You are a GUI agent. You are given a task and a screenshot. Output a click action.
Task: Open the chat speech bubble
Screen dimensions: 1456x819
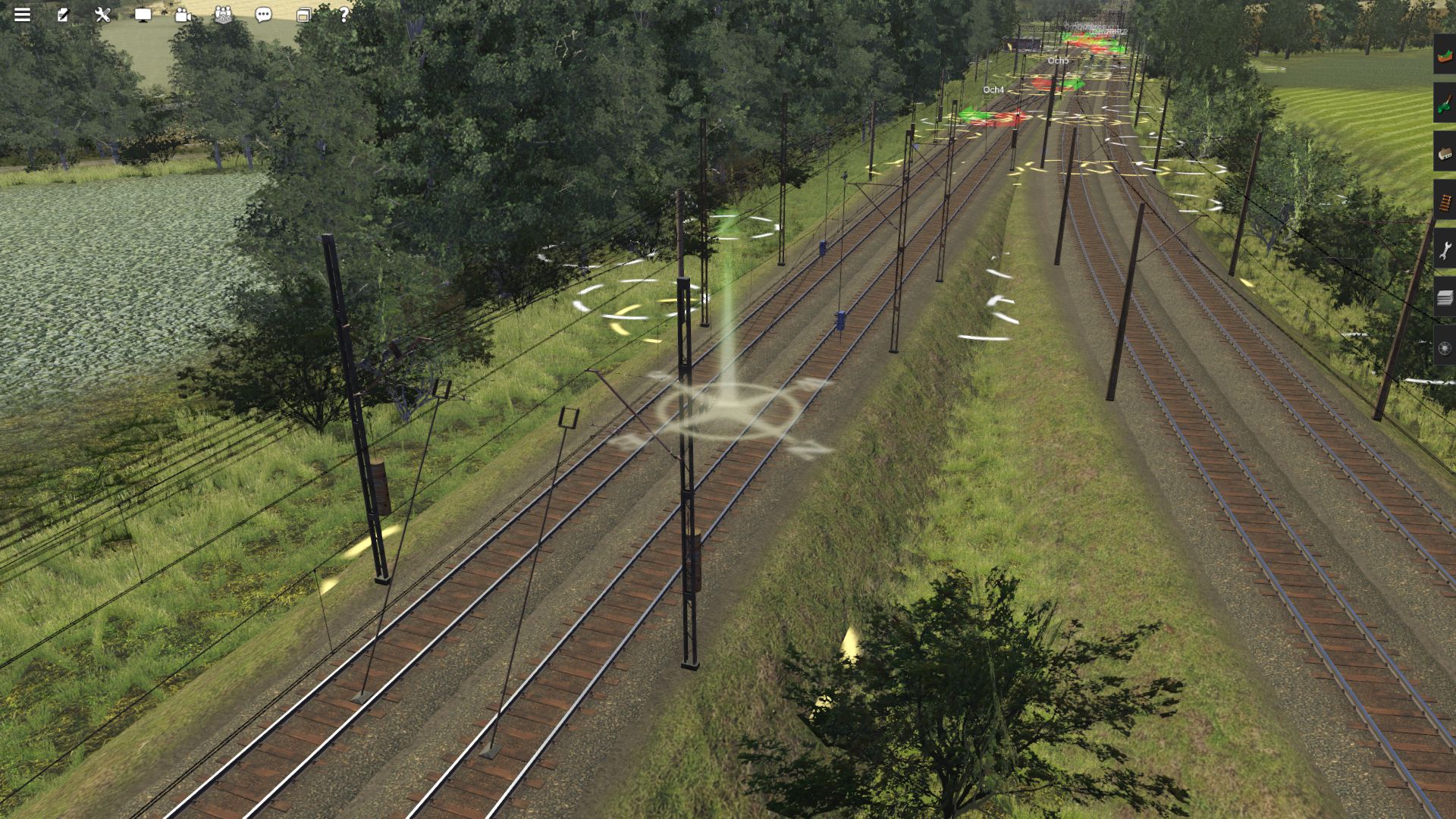pyautogui.click(x=263, y=14)
